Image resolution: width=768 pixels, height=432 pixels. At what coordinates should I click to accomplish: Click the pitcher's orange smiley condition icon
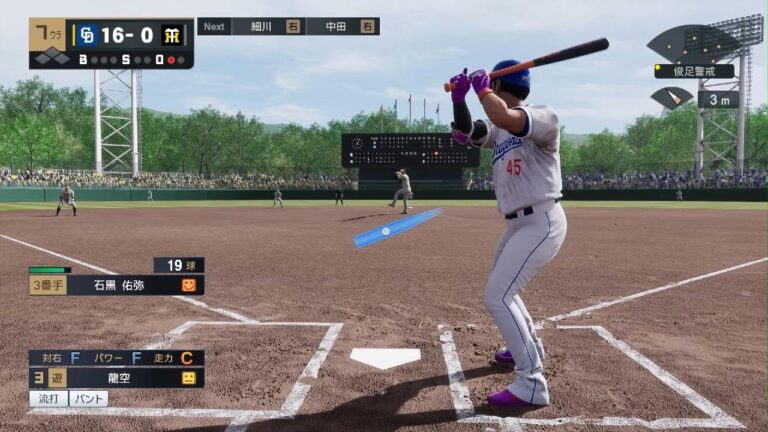point(189,285)
